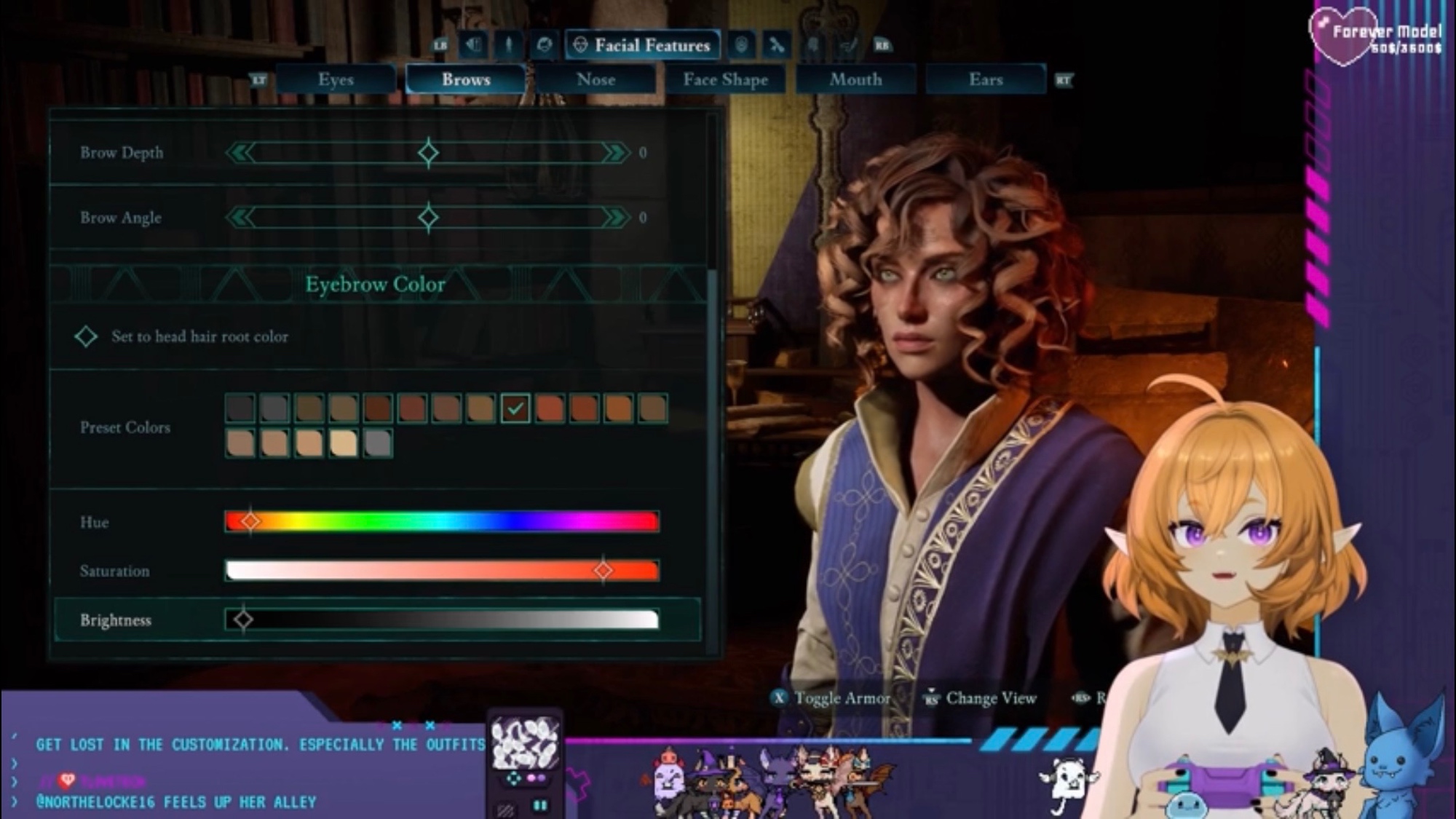This screenshot has height=819, width=1456.
Task: Choose the pale blonde preset color swatch
Action: (x=344, y=443)
